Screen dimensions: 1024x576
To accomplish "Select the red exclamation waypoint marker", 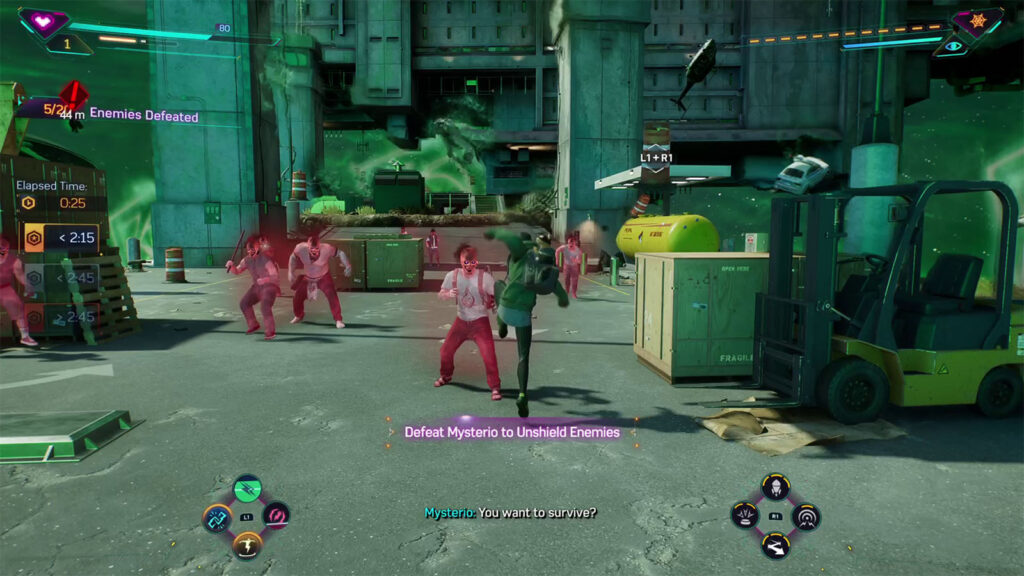I will [x=74, y=97].
